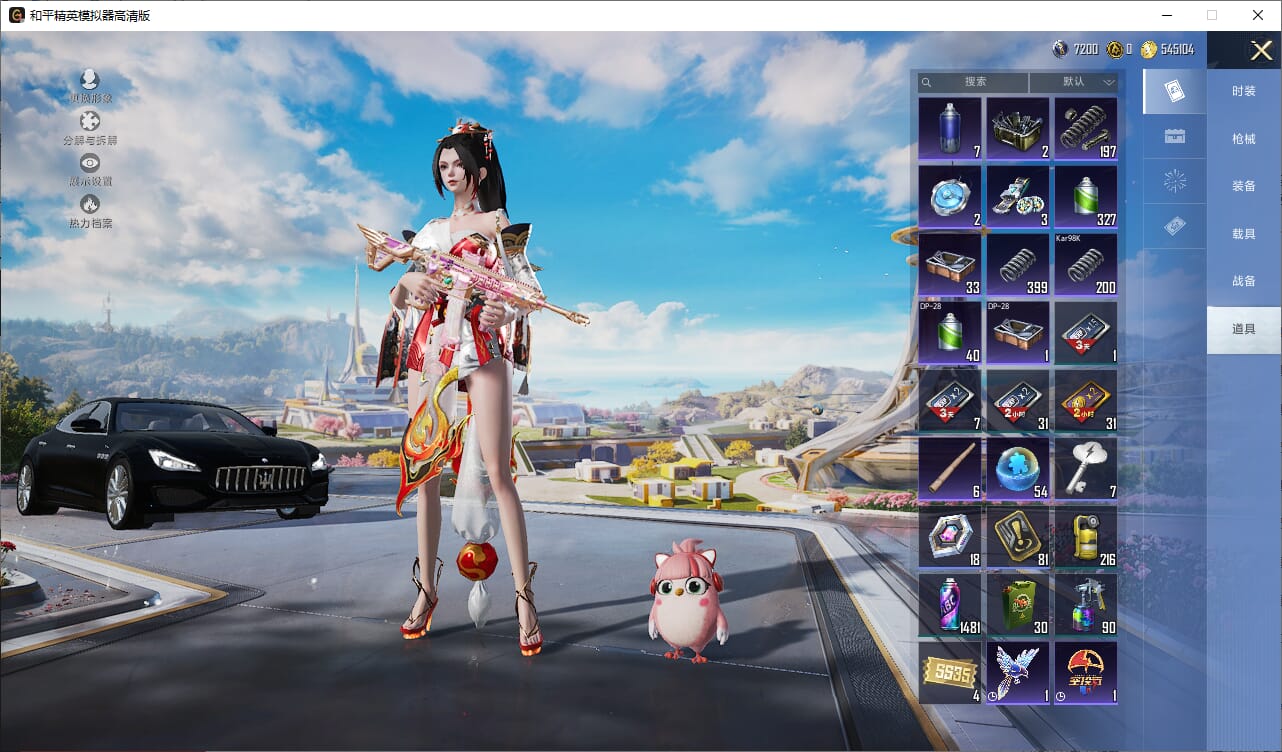The width and height of the screenshot is (1282, 752).
Task: Choose the SS35 gold ticket item
Action: coord(950,672)
